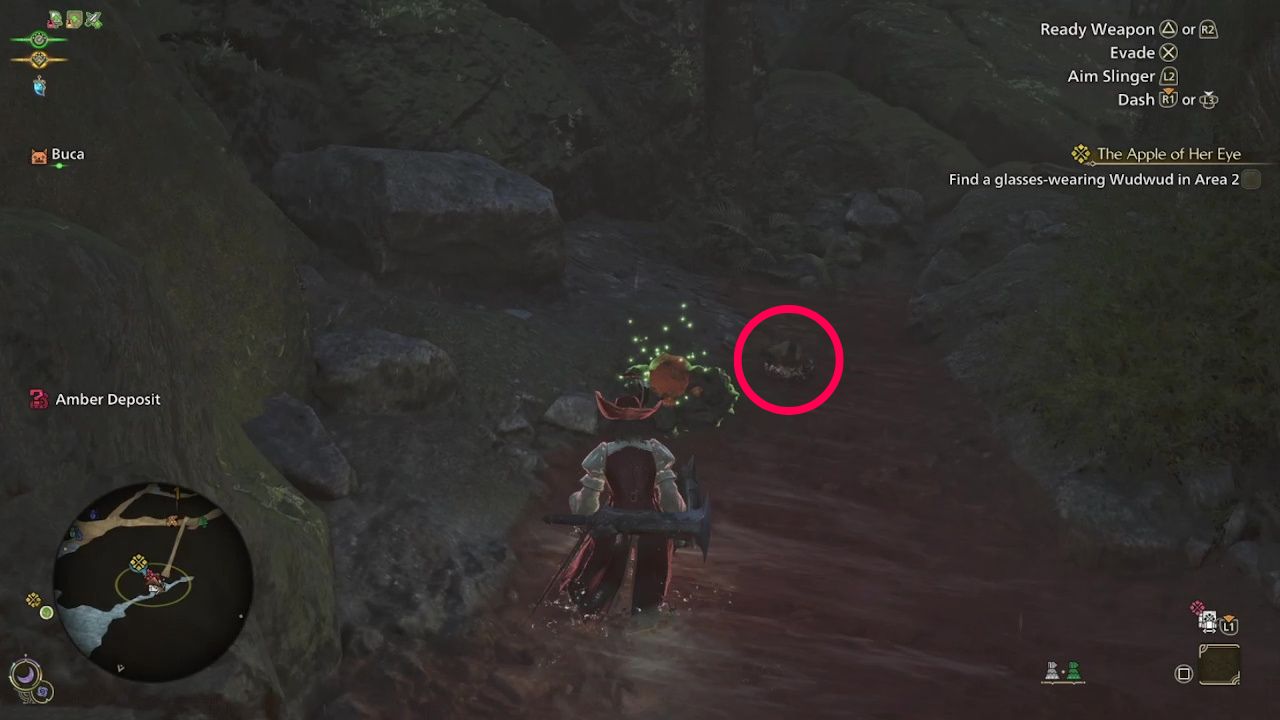Click the yellow stamina buff gauge
Screen dimensions: 1280x720
coord(39,59)
